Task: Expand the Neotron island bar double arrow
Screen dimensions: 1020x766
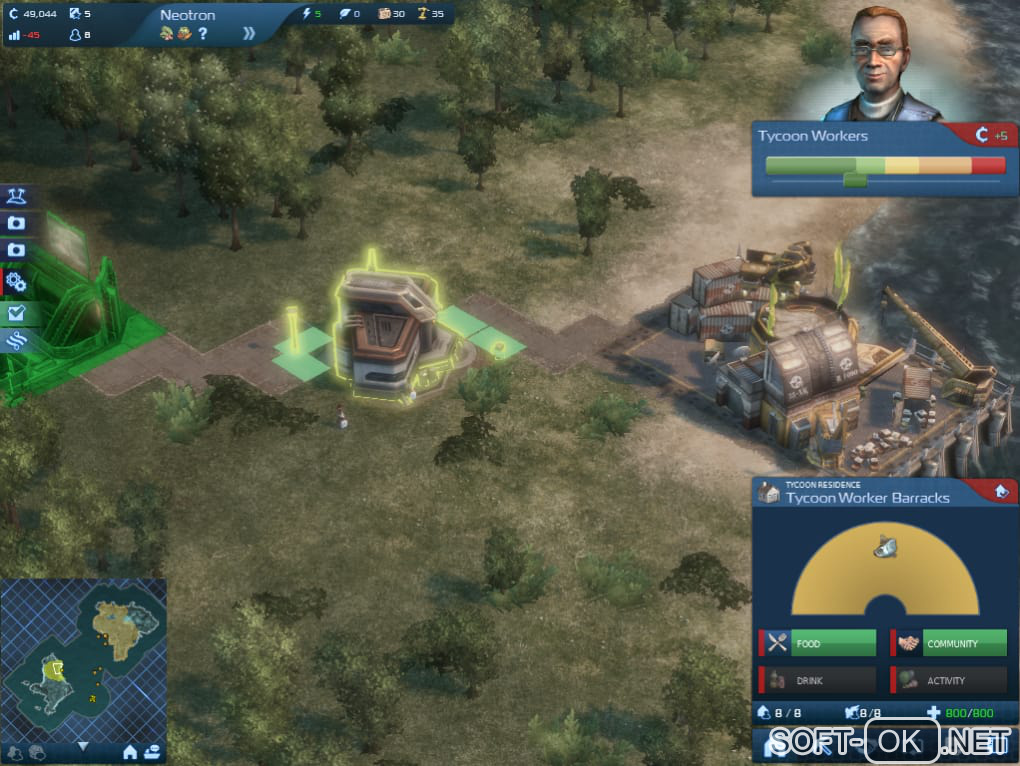Action: [249, 33]
